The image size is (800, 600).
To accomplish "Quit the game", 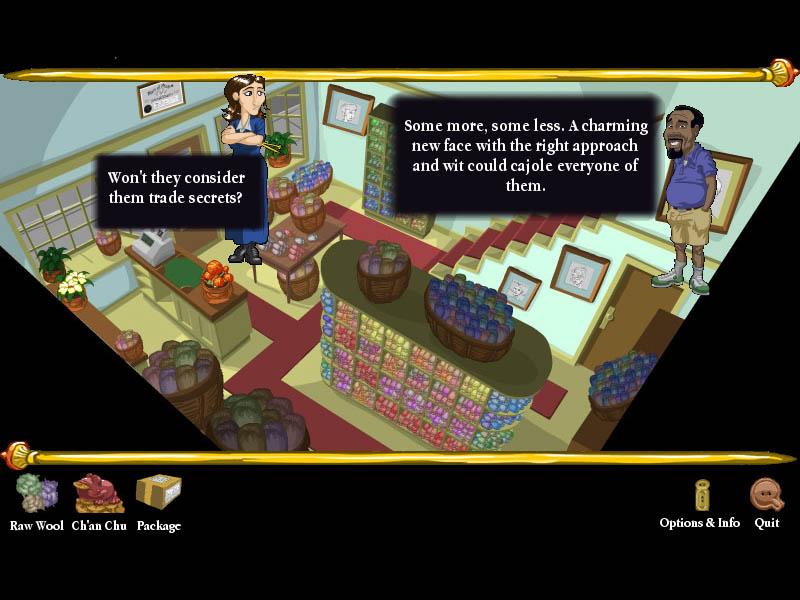I will tap(766, 497).
